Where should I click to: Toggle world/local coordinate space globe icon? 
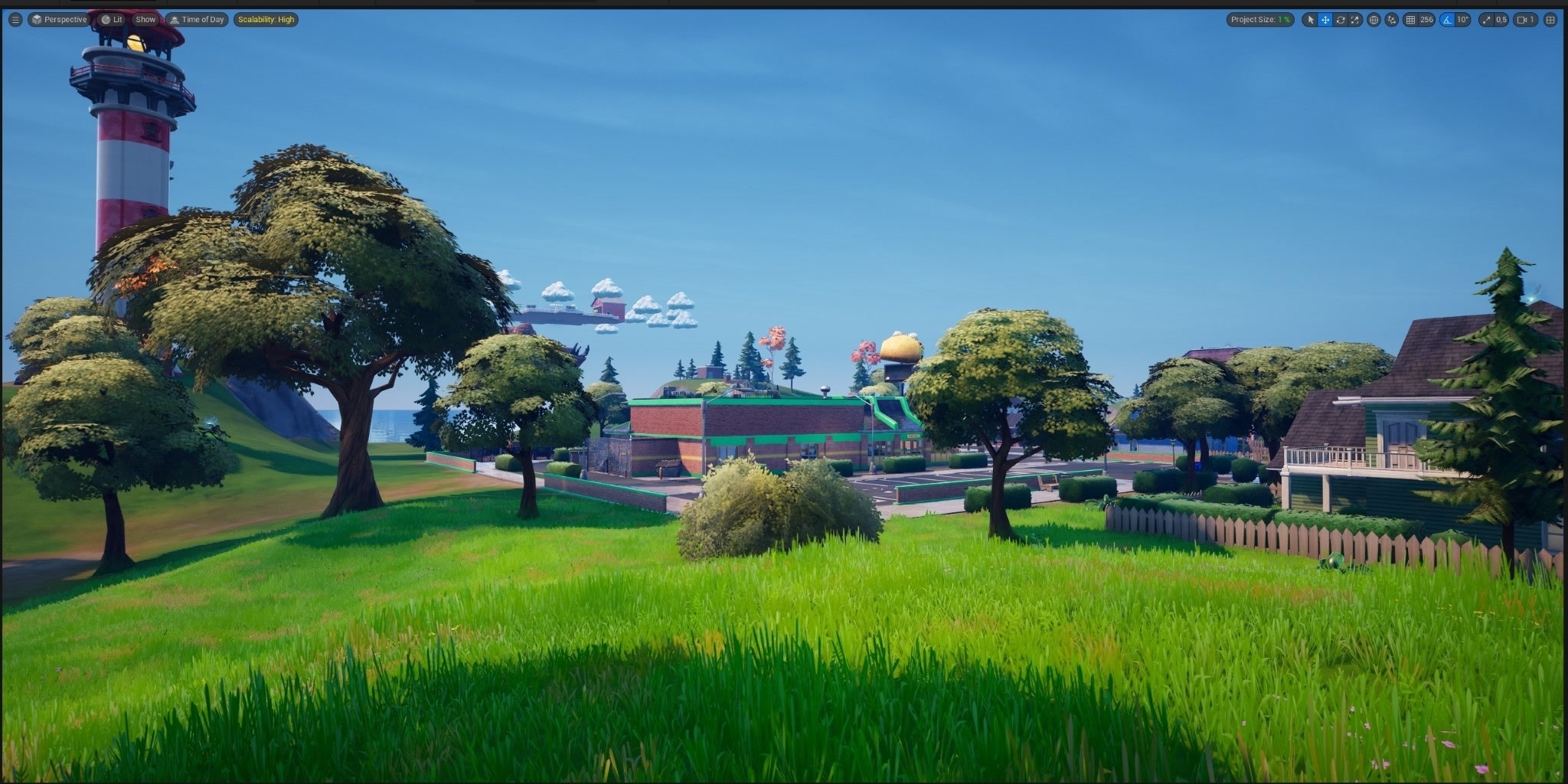click(x=1374, y=20)
